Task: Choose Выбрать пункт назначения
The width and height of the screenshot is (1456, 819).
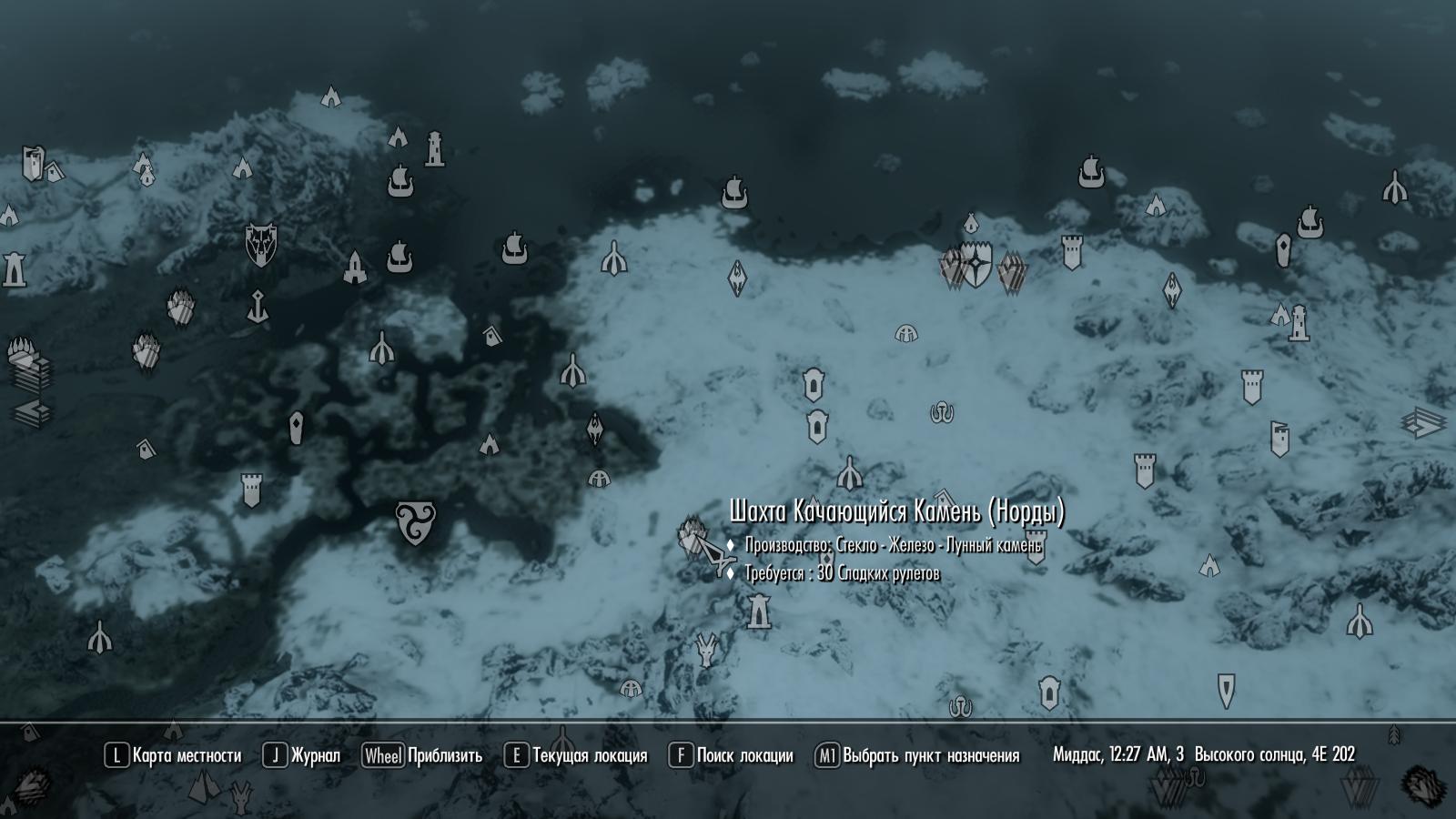Action: (x=917, y=755)
